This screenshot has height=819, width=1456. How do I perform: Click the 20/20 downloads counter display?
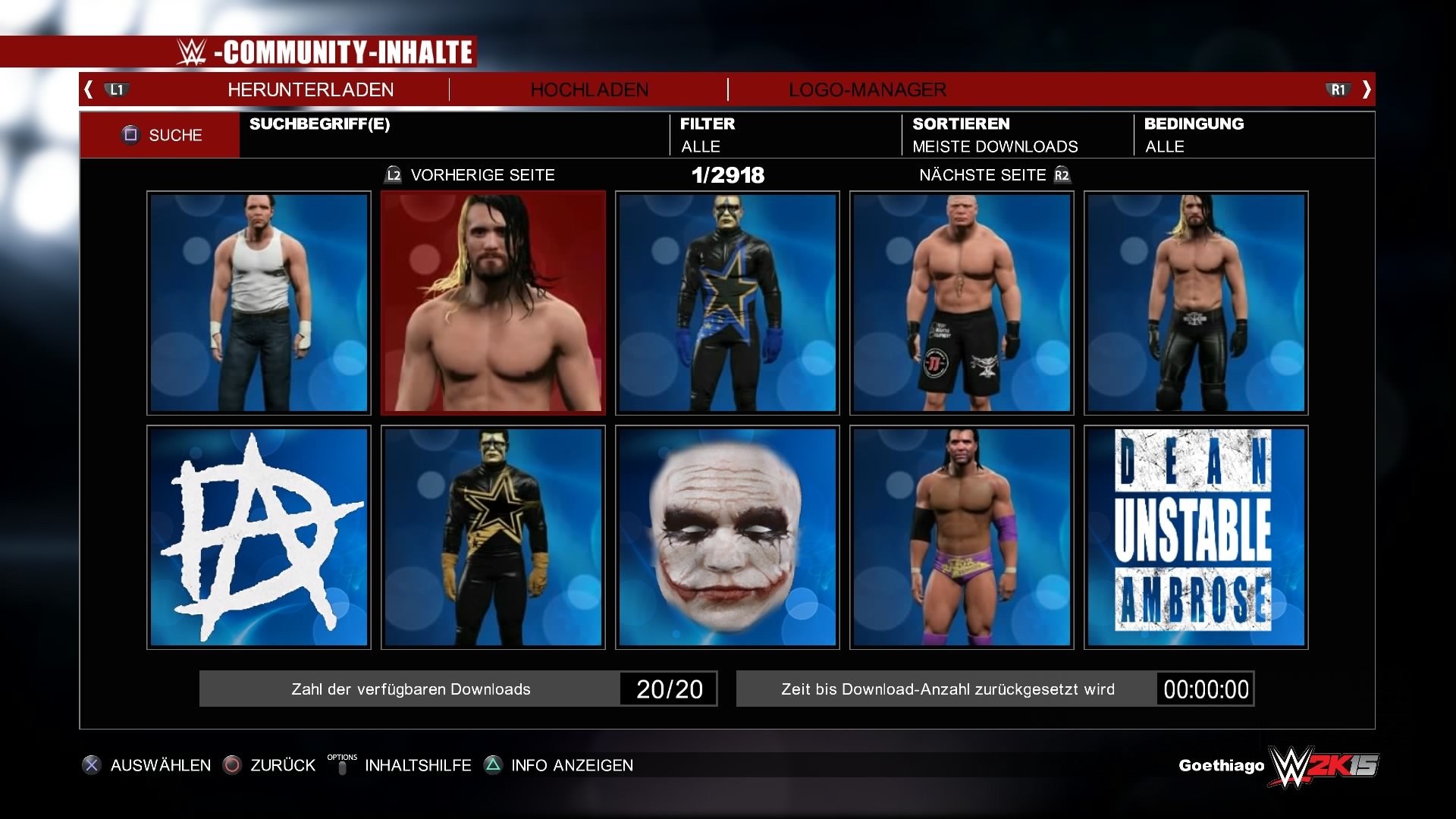coord(669,689)
